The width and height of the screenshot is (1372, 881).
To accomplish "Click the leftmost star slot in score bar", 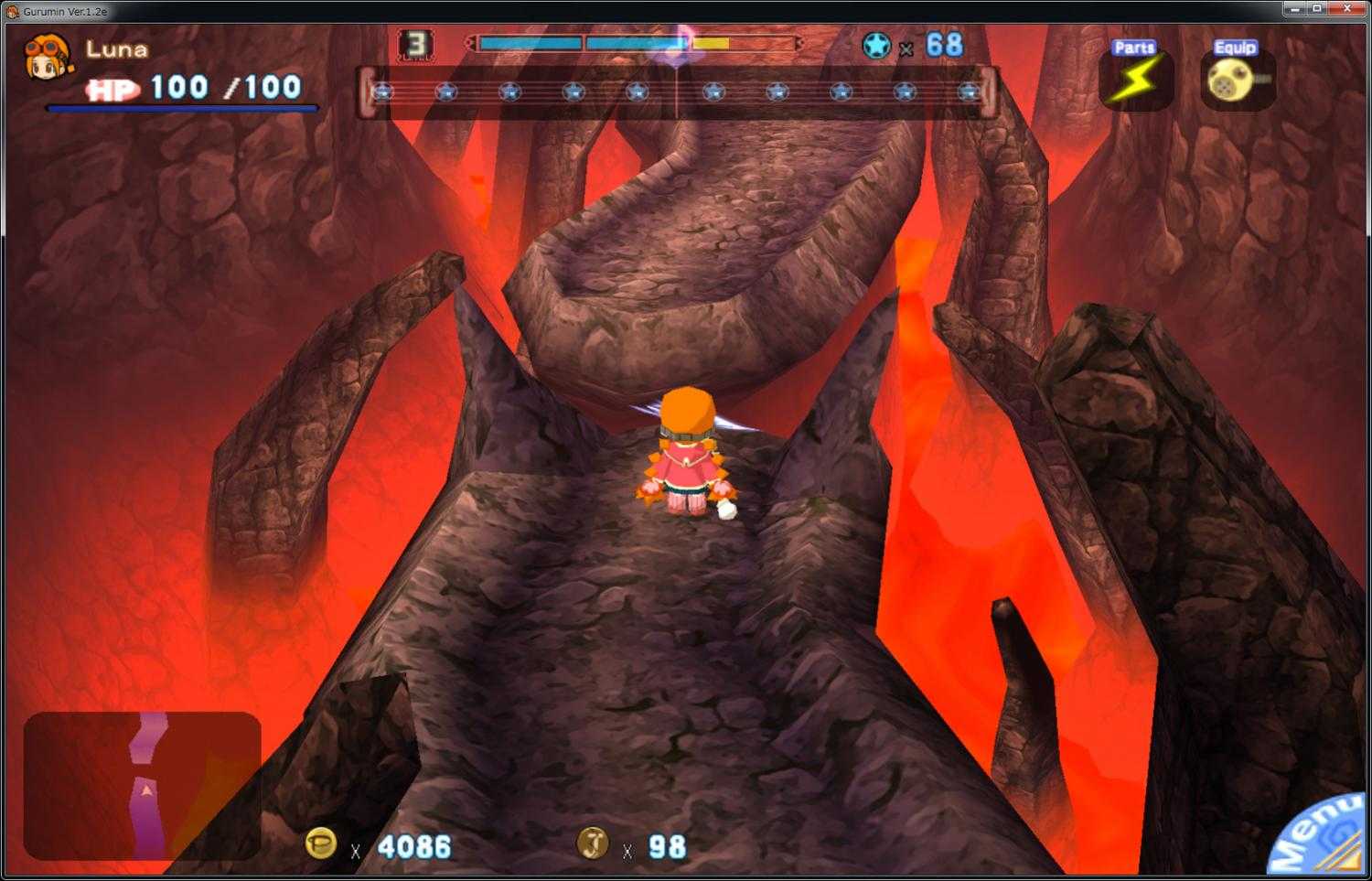I will pos(381,91).
